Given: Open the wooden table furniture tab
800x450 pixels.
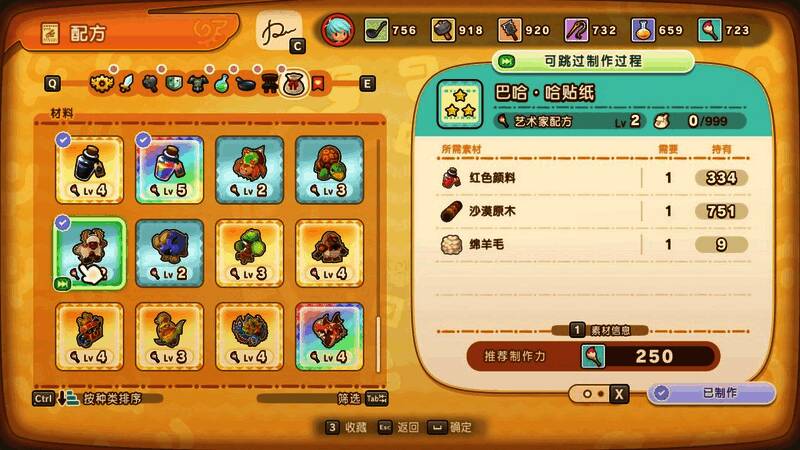Looking at the screenshot, I should (x=269, y=84).
